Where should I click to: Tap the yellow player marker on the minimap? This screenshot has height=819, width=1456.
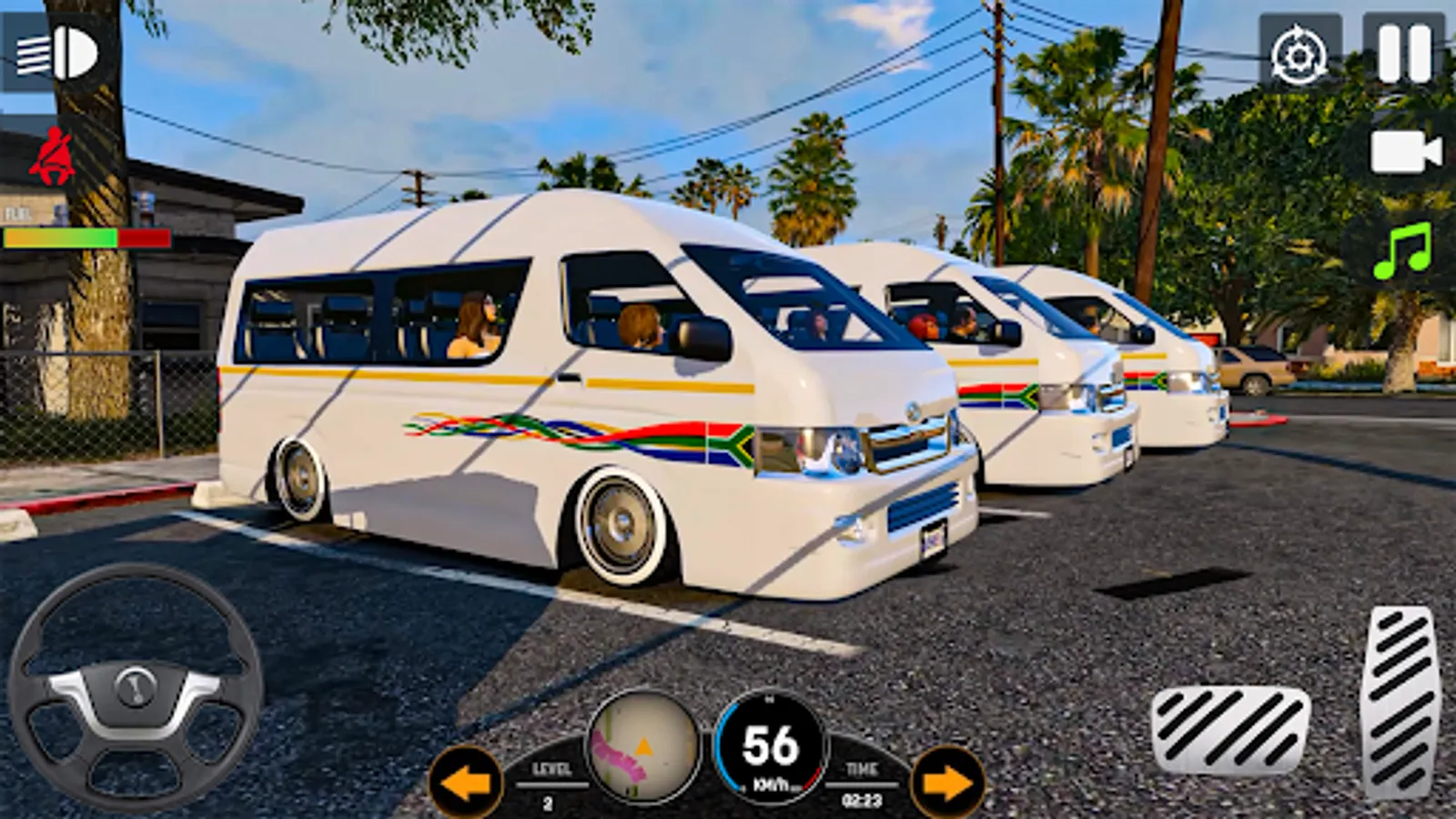pyautogui.click(x=643, y=746)
